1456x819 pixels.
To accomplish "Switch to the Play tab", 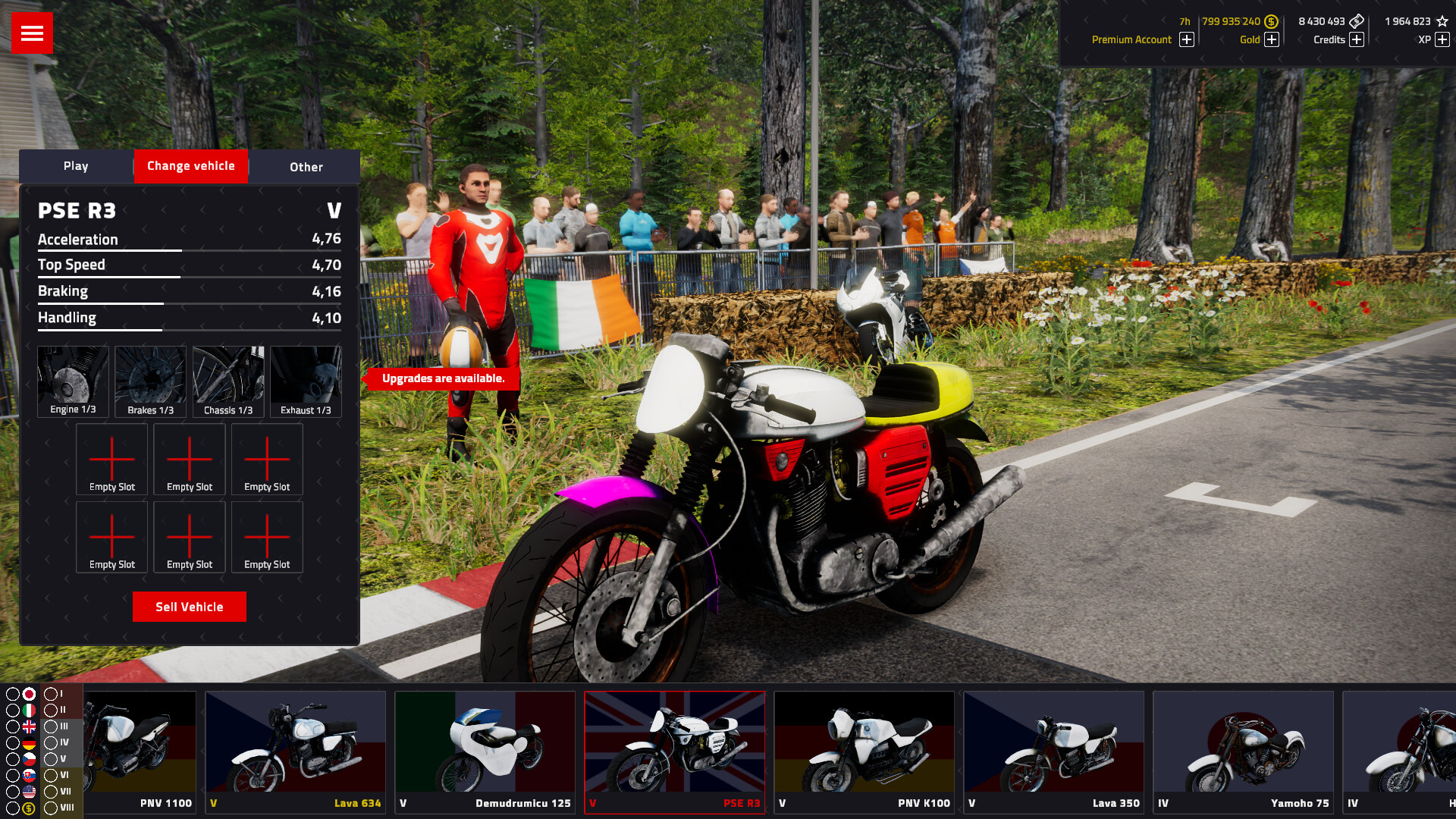I will [76, 165].
